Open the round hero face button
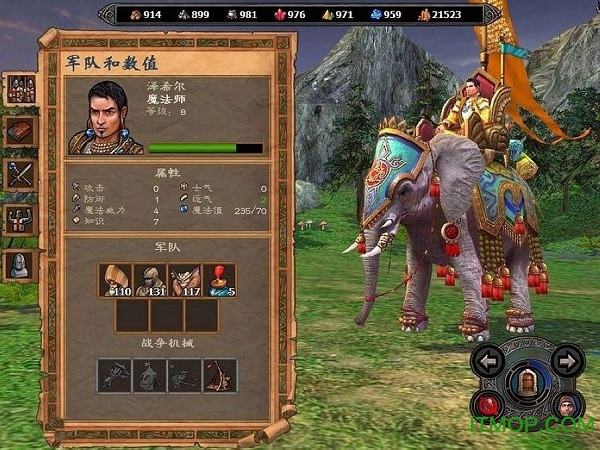 coord(567,405)
